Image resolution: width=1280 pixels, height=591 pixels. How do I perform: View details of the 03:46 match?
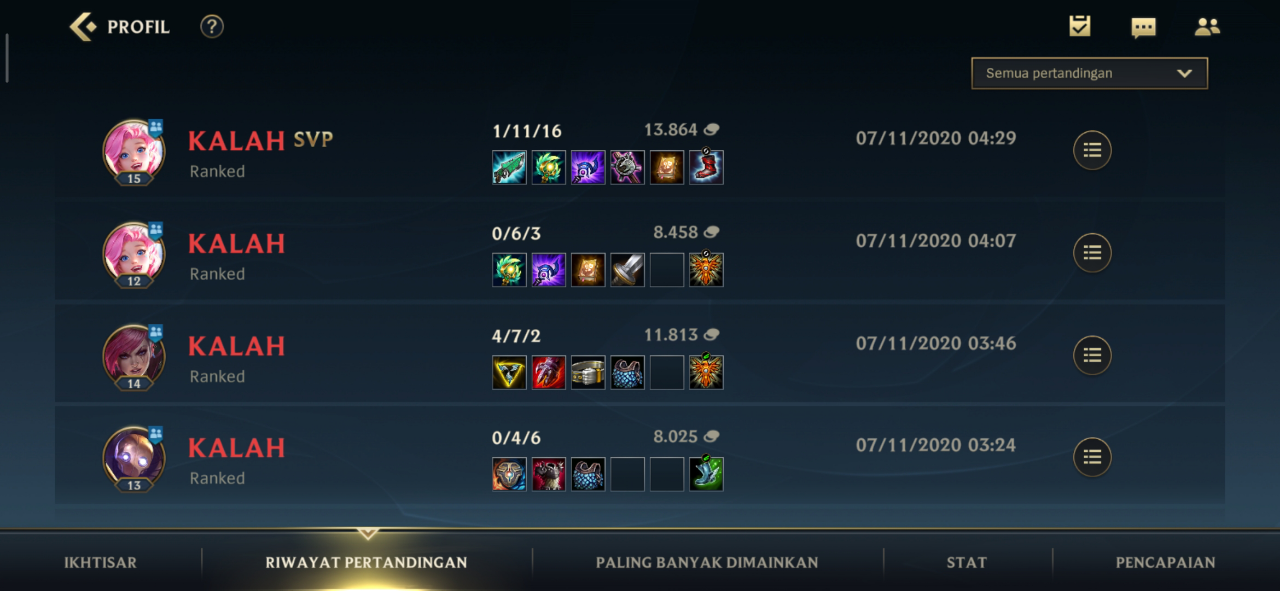pyautogui.click(x=1092, y=355)
